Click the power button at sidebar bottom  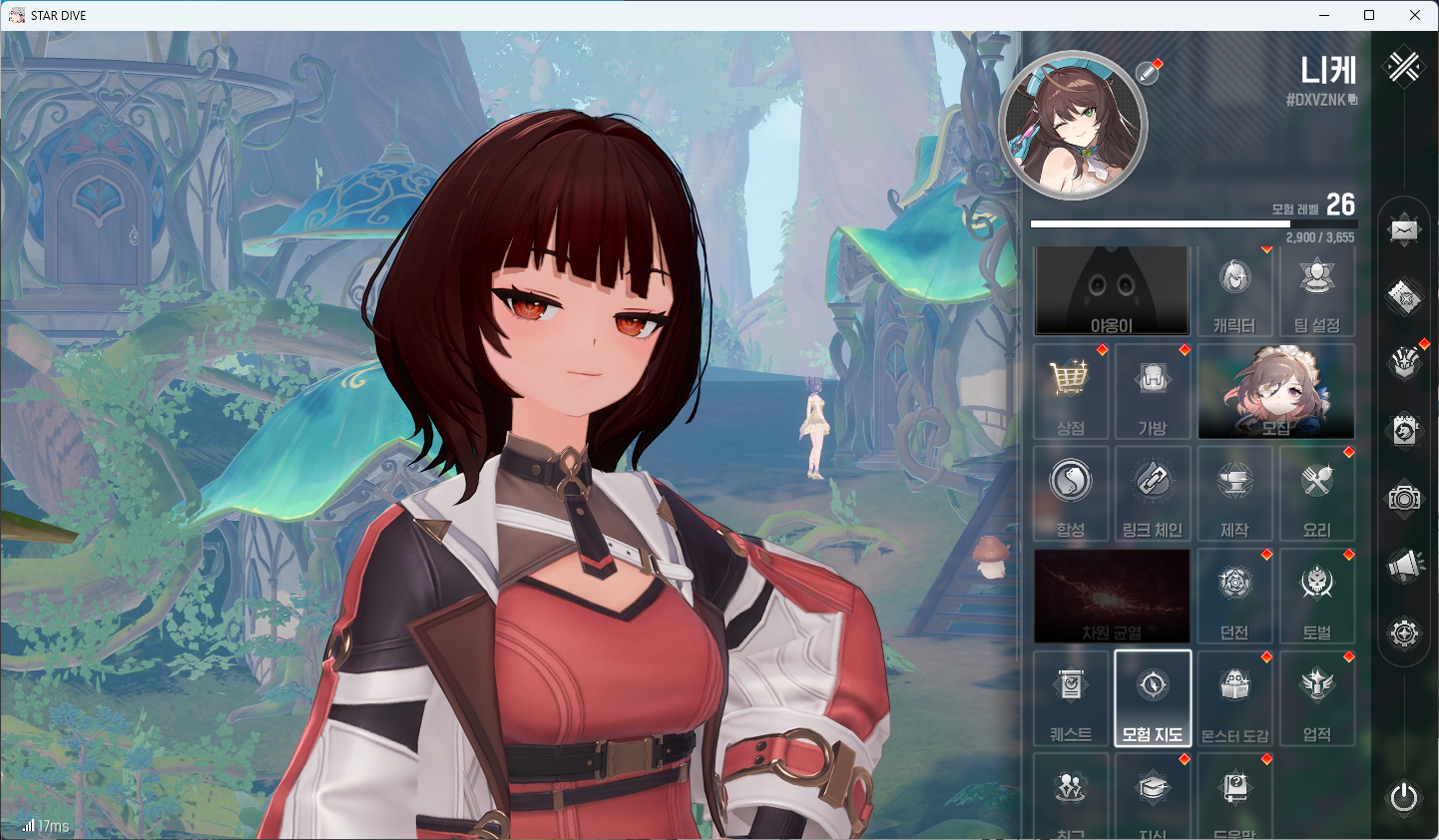[x=1404, y=797]
